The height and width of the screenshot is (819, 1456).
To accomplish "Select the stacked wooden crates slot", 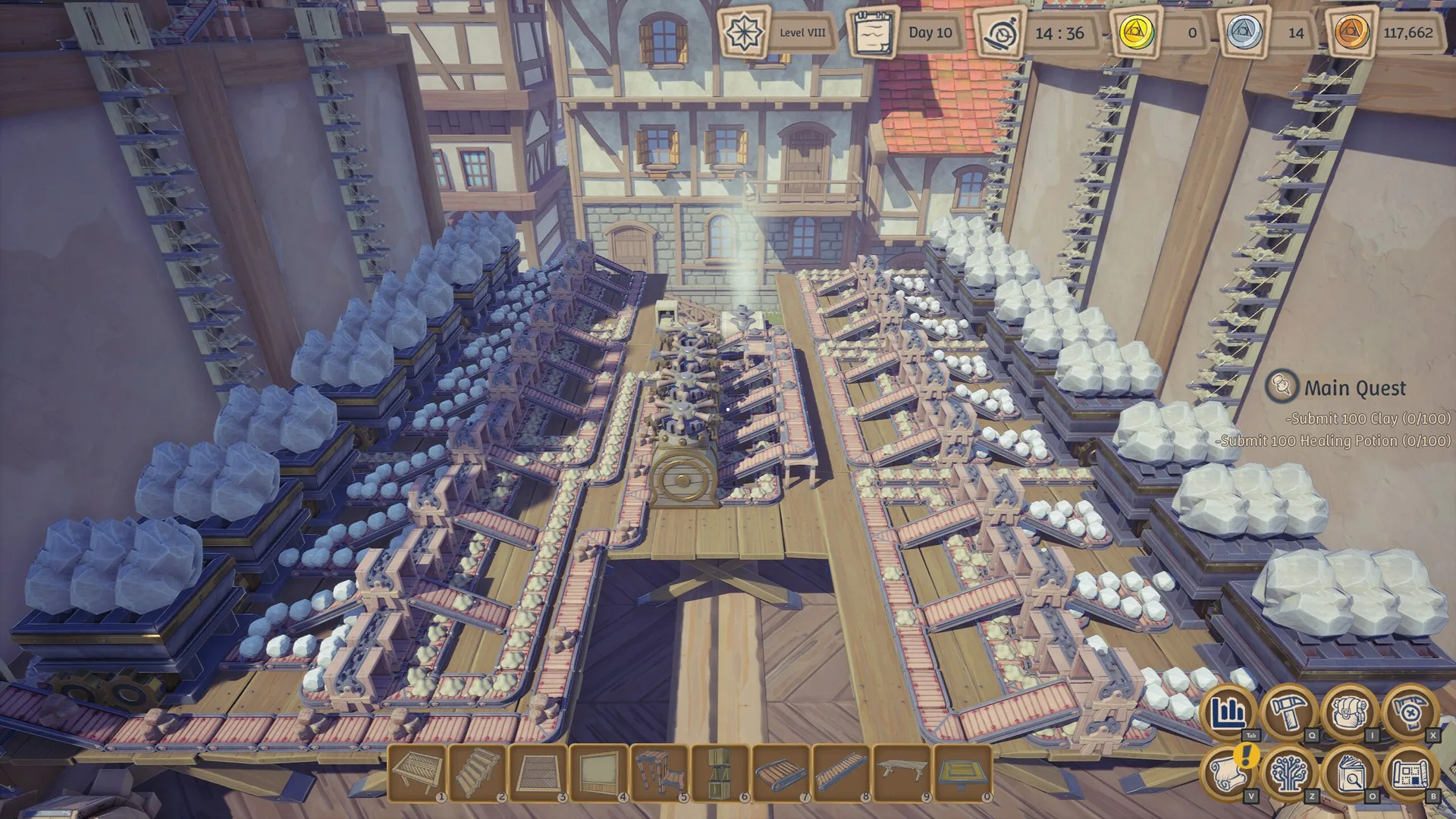I will click(x=720, y=773).
